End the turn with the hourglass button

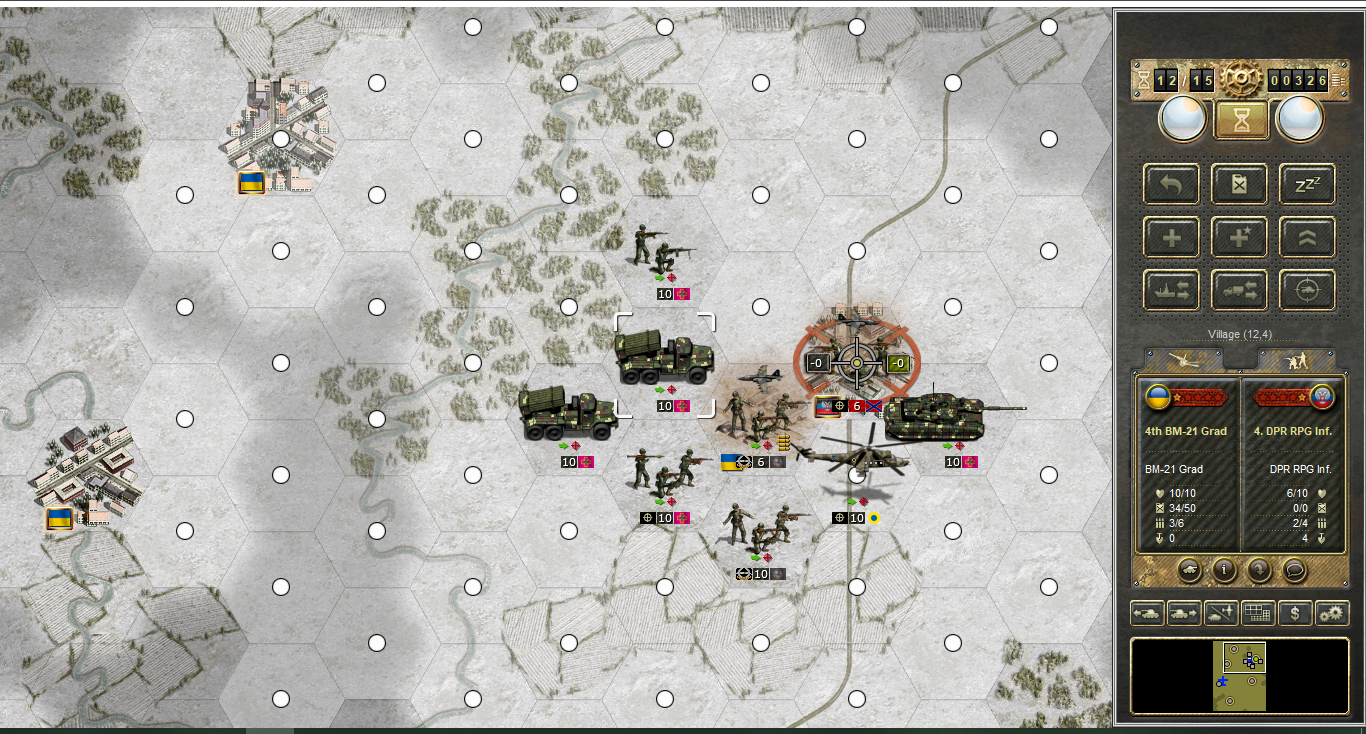tap(1241, 120)
